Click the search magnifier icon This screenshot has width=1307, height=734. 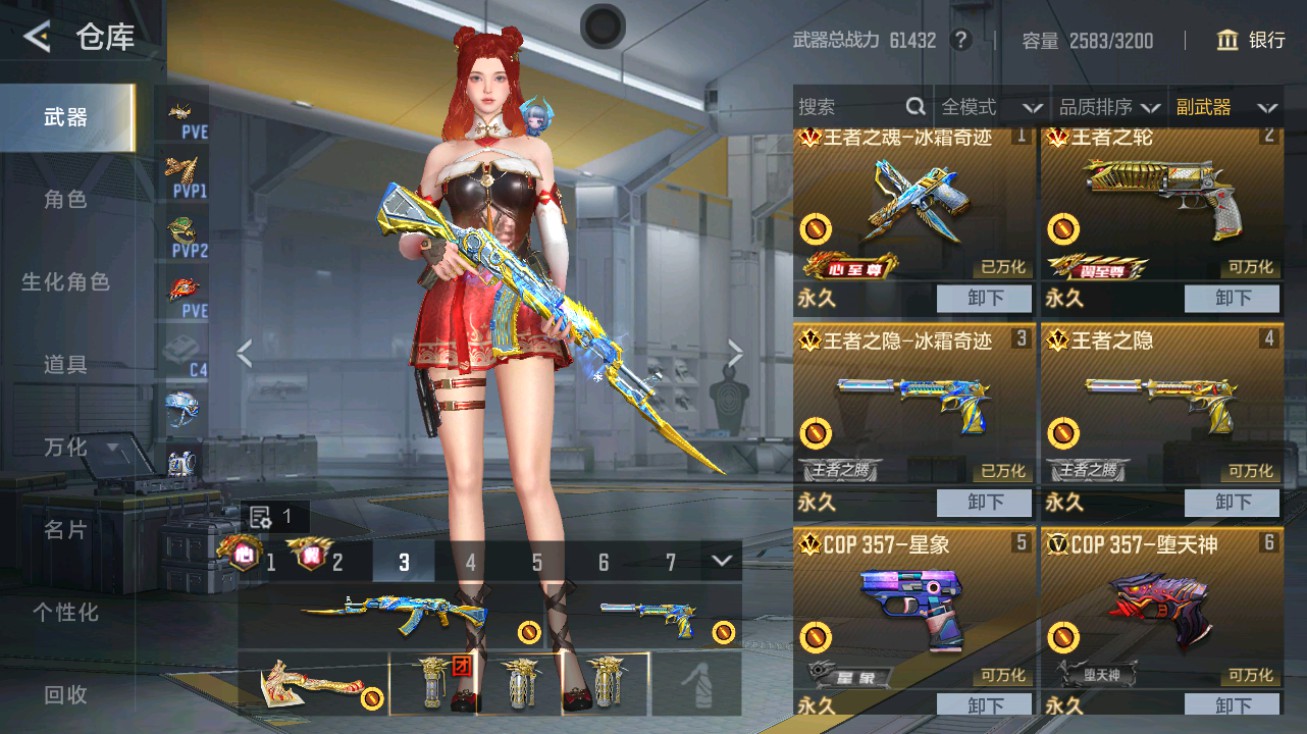coord(915,106)
